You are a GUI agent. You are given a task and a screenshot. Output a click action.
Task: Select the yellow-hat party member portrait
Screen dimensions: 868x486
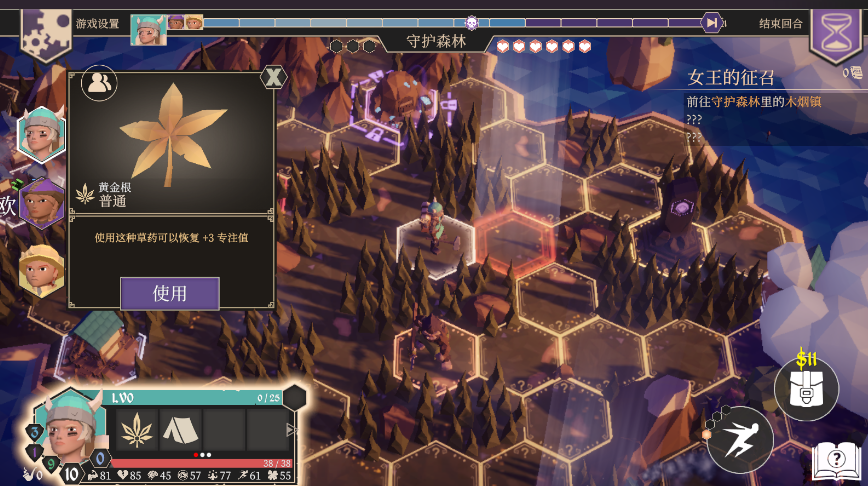coord(41,268)
